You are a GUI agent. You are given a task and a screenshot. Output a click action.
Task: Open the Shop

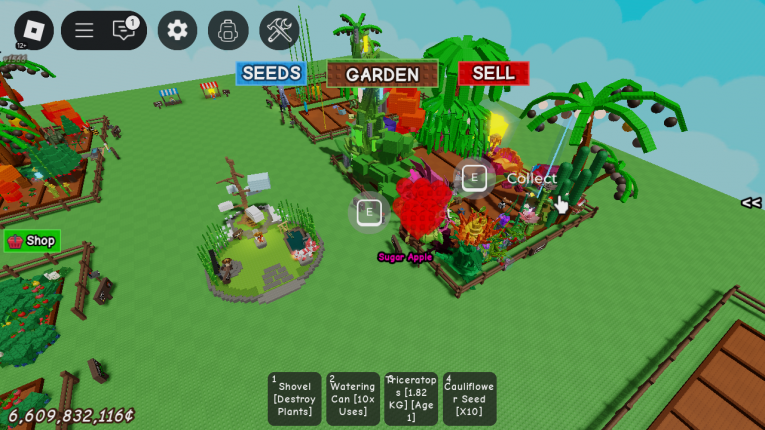click(32, 241)
